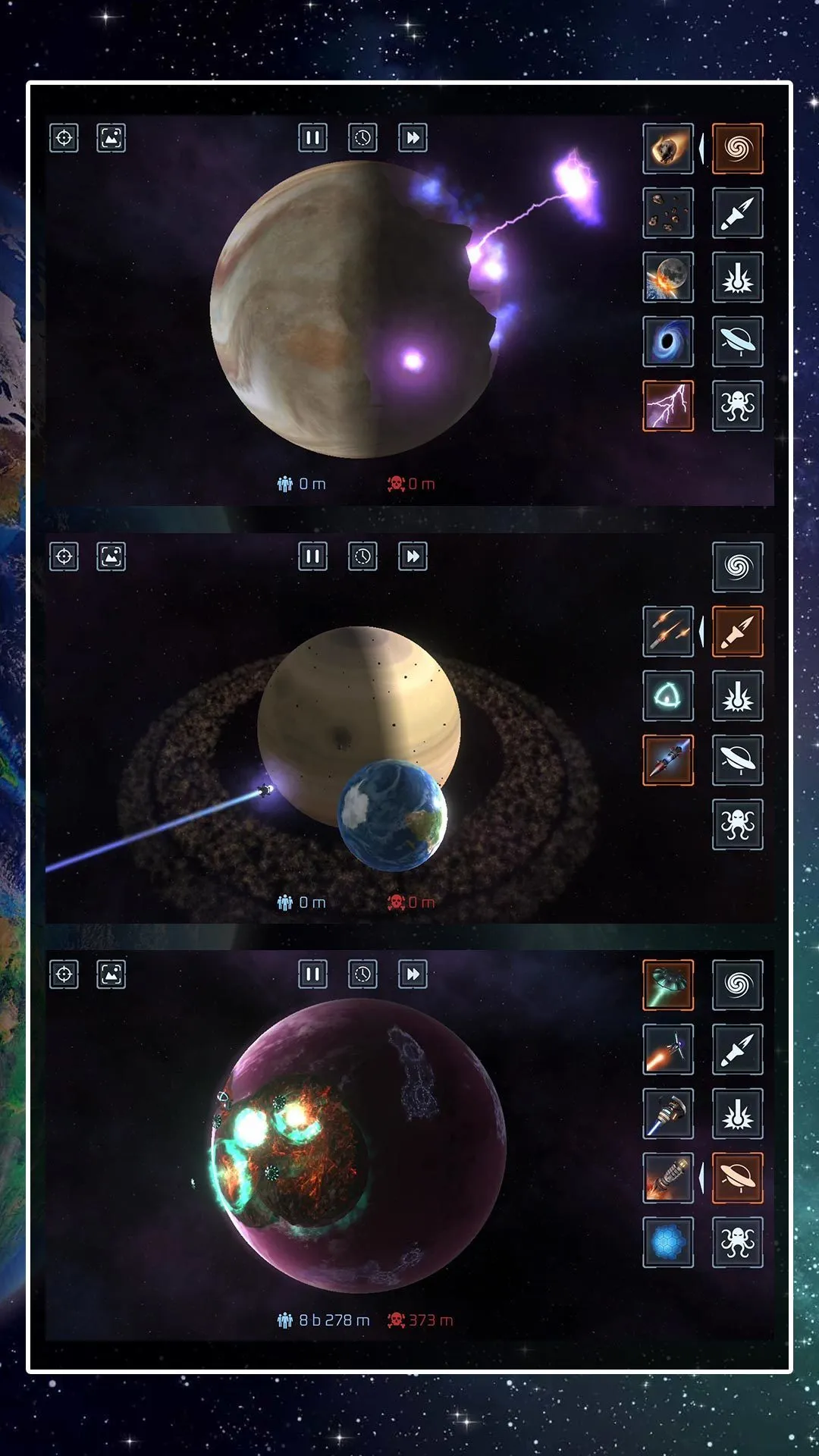Select the triple missile salvo weapon
819x1456 pixels.
pyautogui.click(x=668, y=632)
